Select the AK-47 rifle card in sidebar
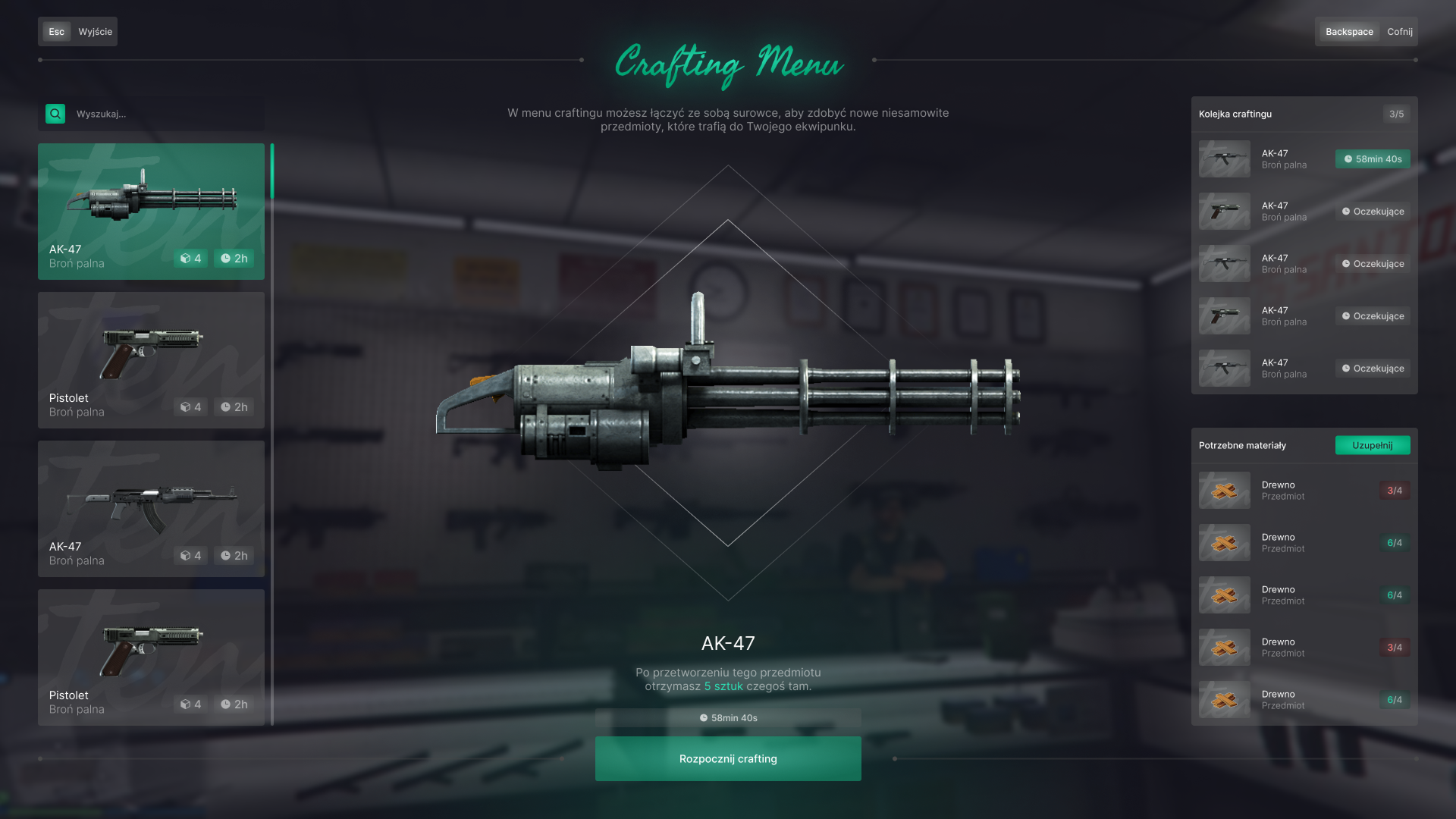 coord(151,508)
